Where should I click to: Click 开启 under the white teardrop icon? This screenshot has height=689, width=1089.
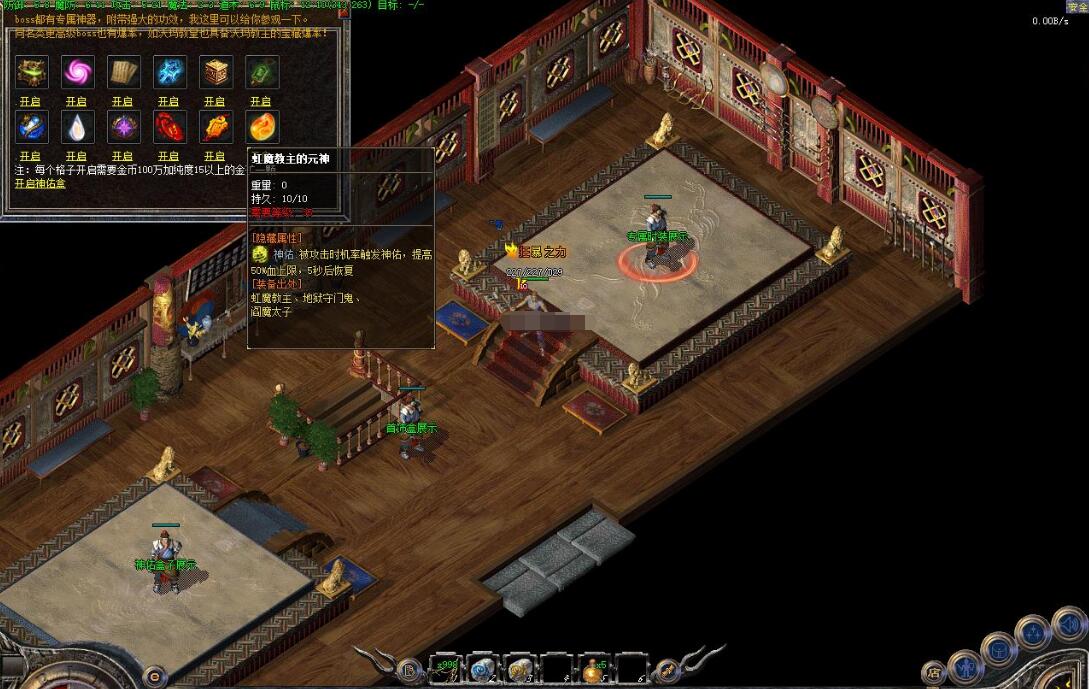coord(77,156)
